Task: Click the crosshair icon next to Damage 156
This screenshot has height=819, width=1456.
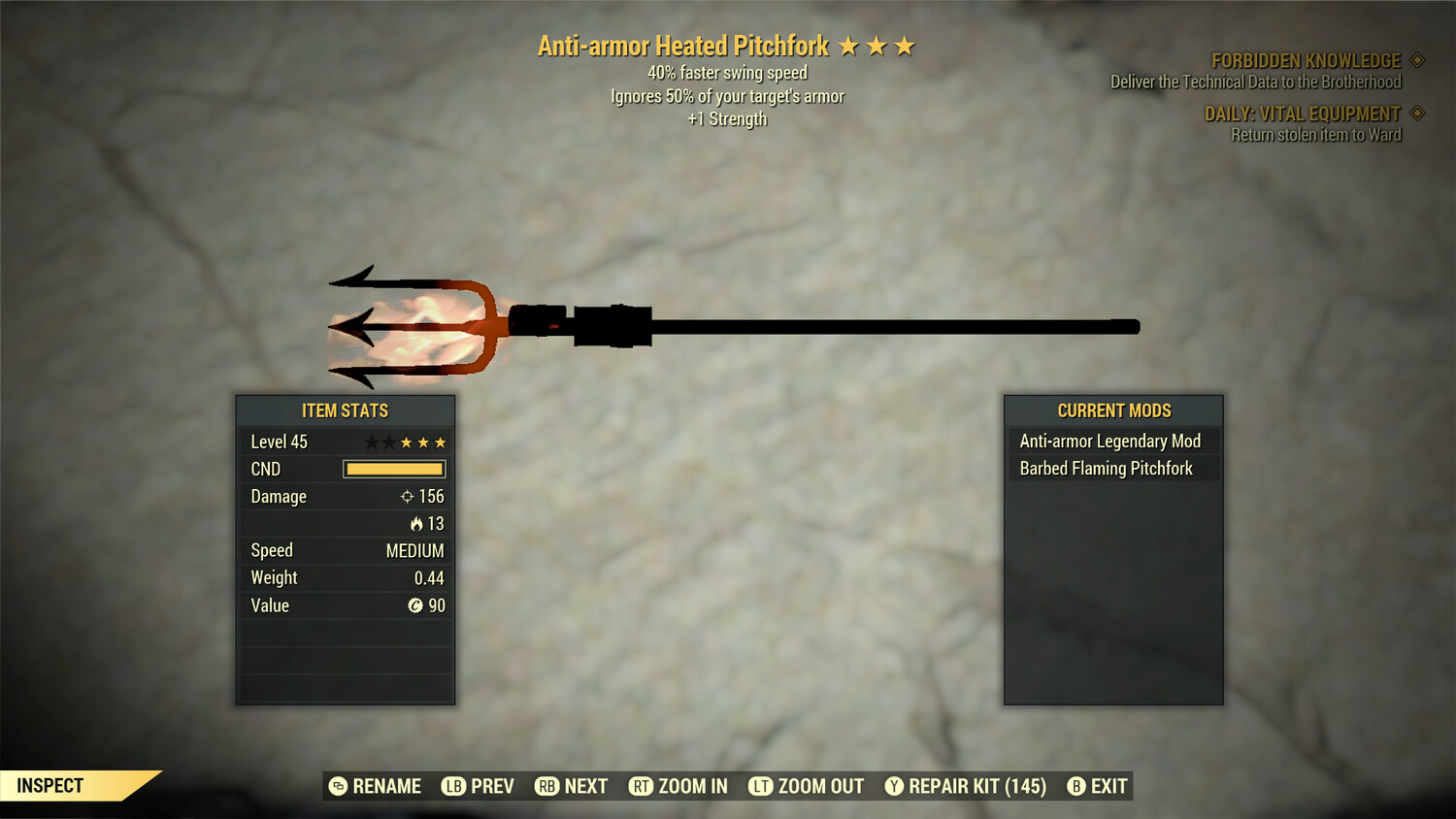Action: coord(407,496)
